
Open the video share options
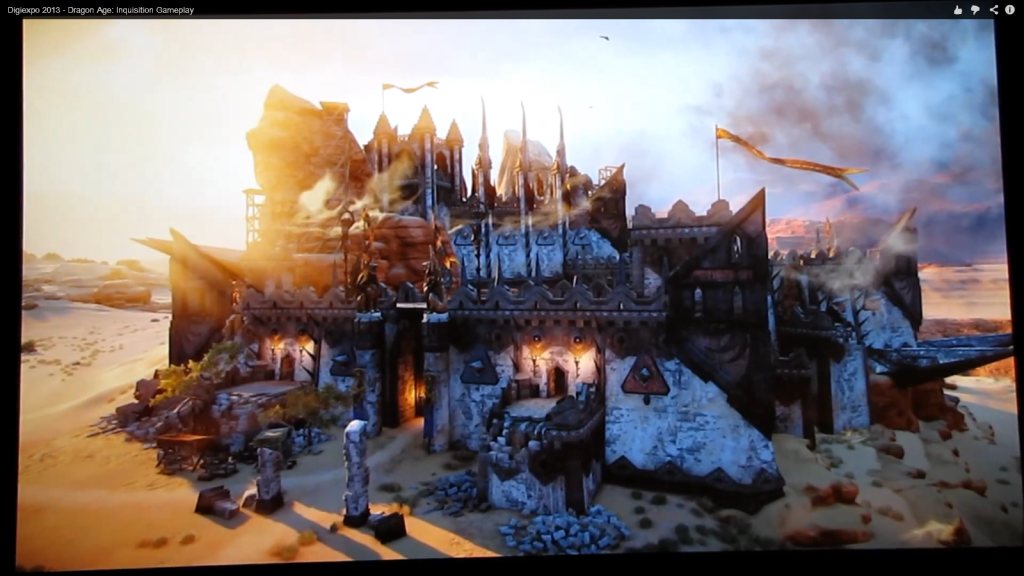coord(993,10)
